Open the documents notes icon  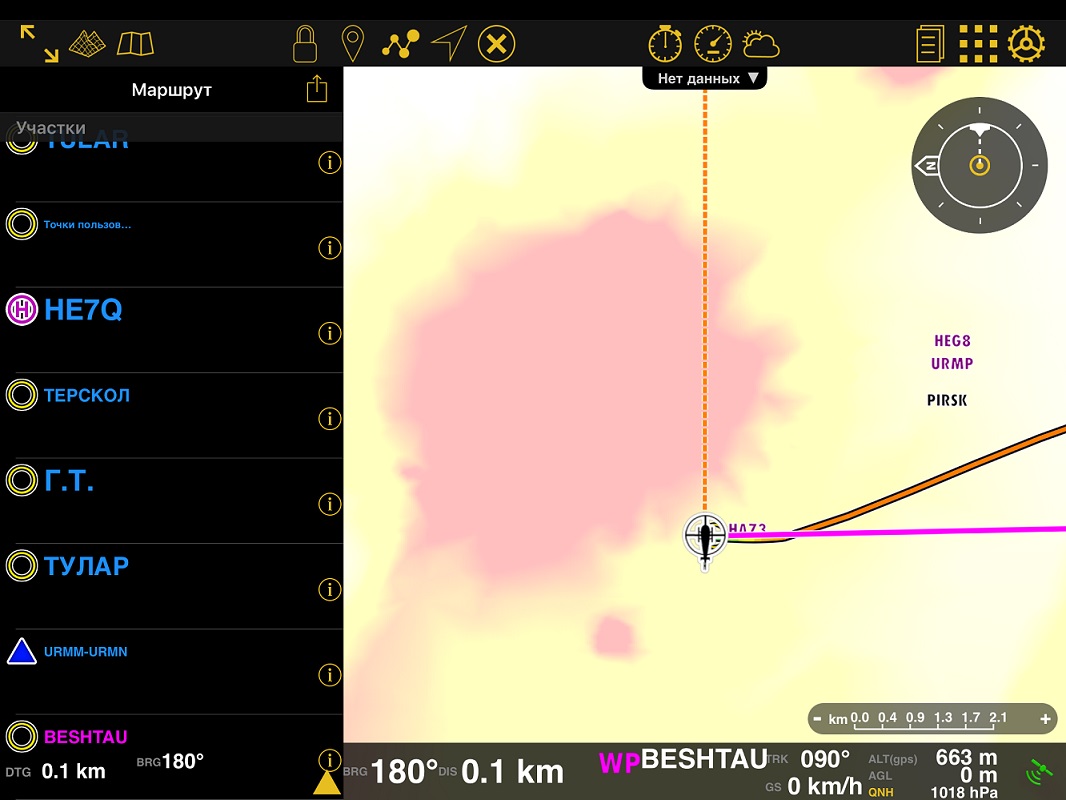pyautogui.click(x=930, y=44)
